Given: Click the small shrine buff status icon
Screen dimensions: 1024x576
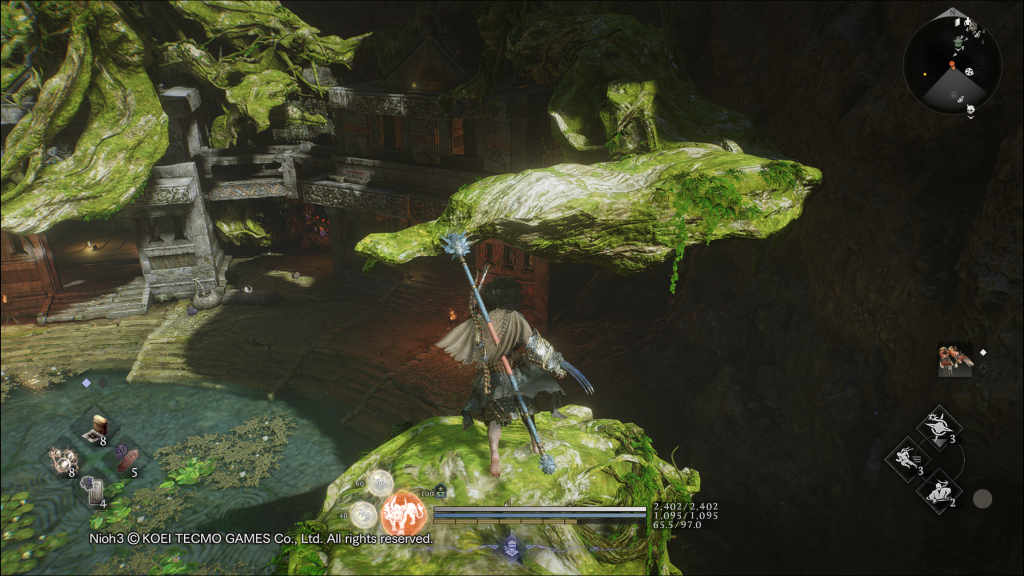Looking at the screenshot, I should [441, 489].
